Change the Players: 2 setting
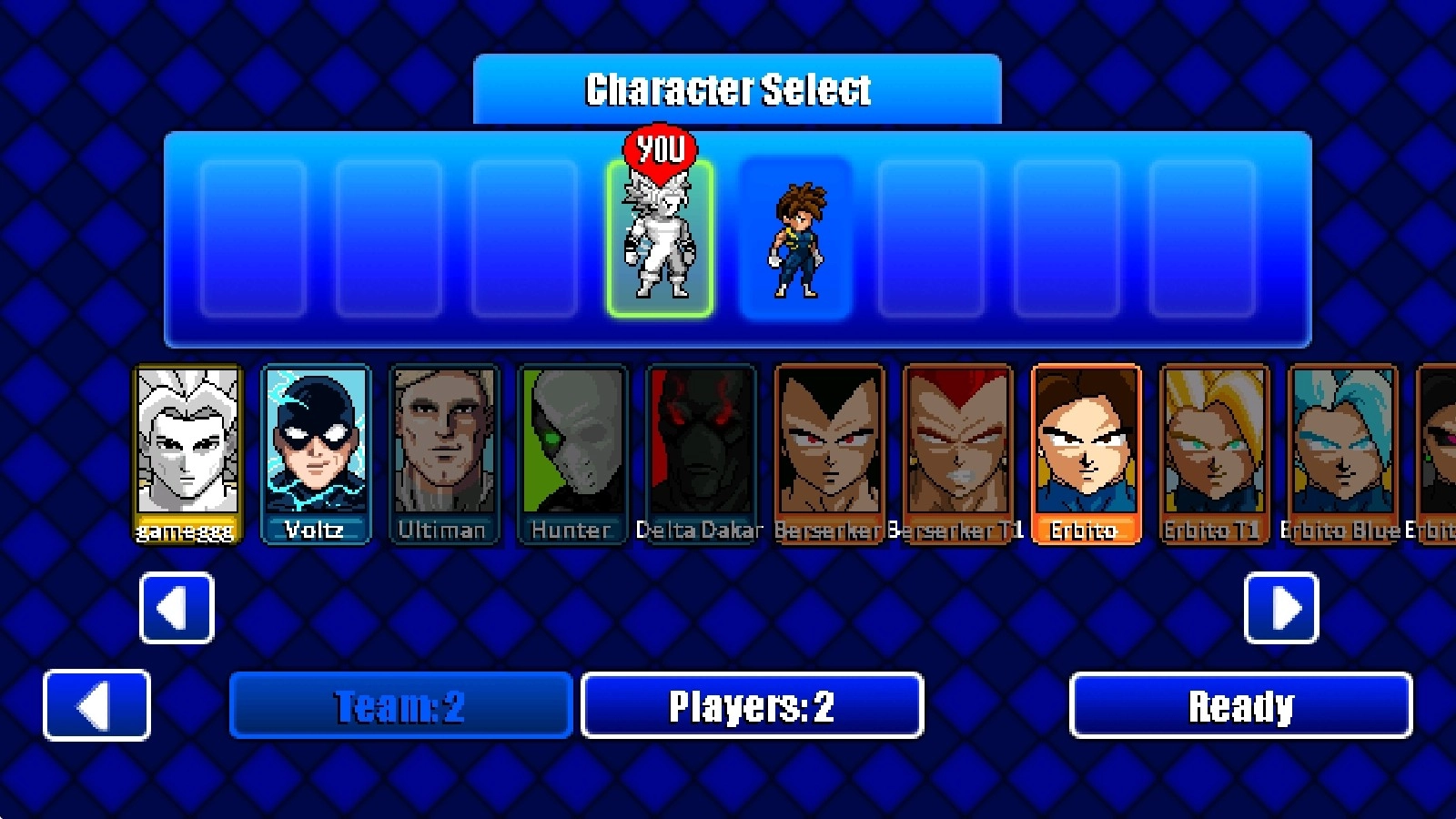The image size is (1456, 819). pos(752,705)
